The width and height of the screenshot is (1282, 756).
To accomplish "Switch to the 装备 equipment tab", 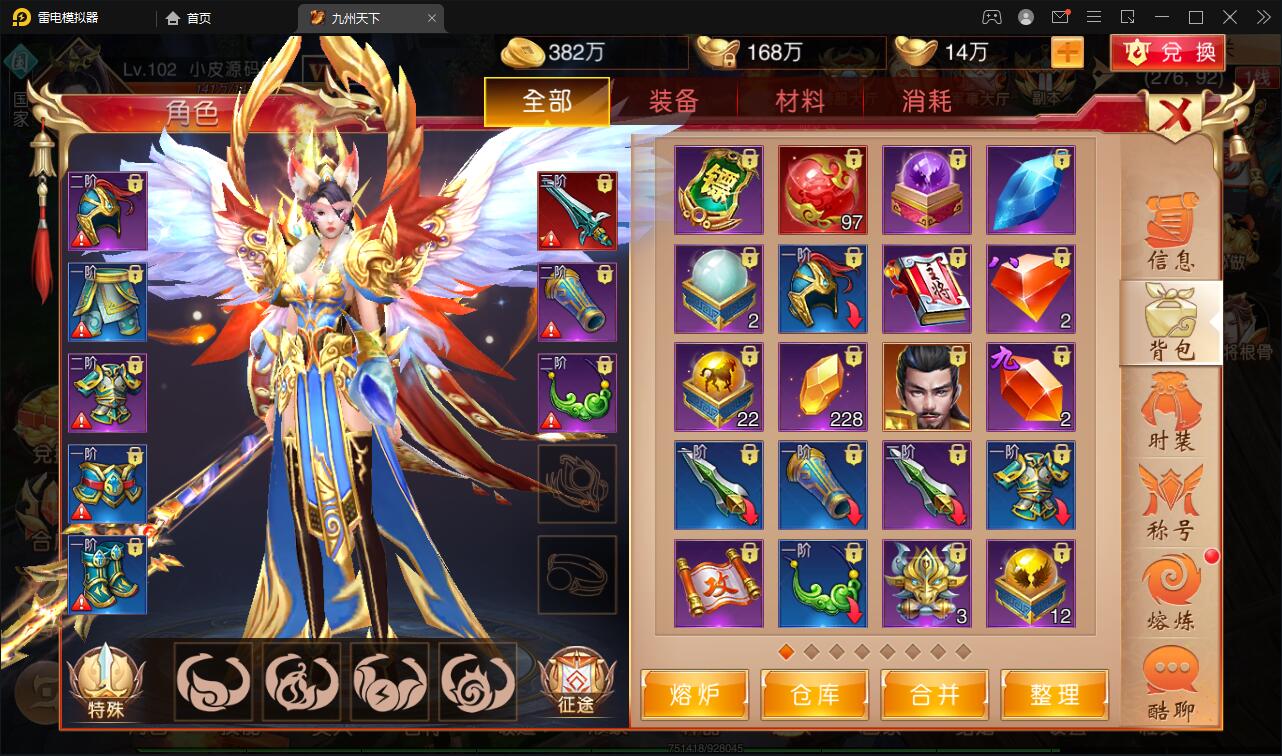I will (x=673, y=101).
